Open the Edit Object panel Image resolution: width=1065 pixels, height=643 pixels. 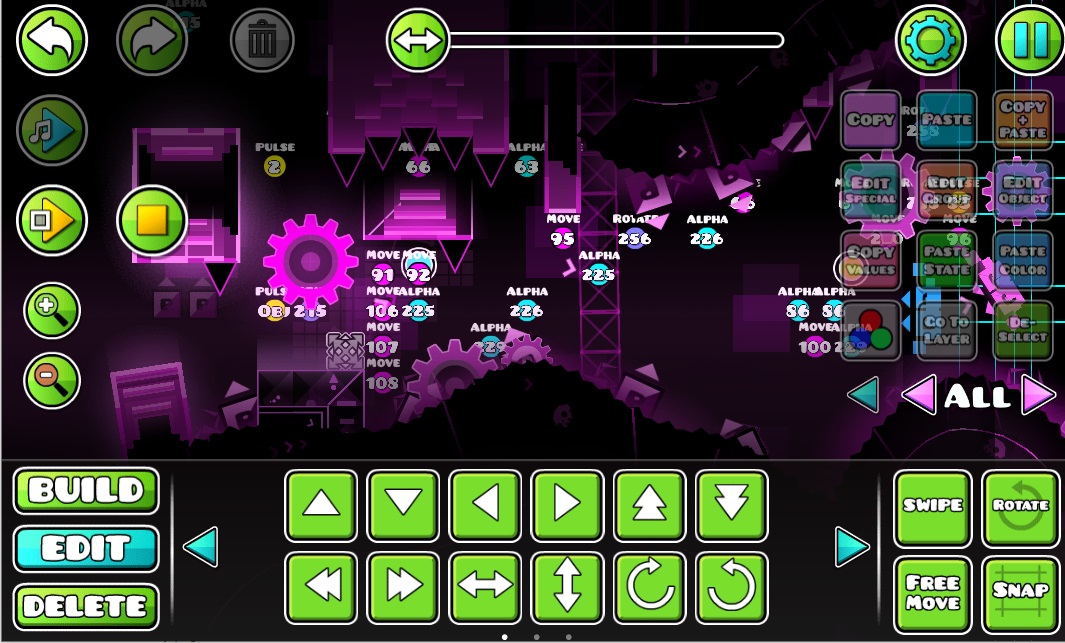pyautogui.click(x=1022, y=190)
